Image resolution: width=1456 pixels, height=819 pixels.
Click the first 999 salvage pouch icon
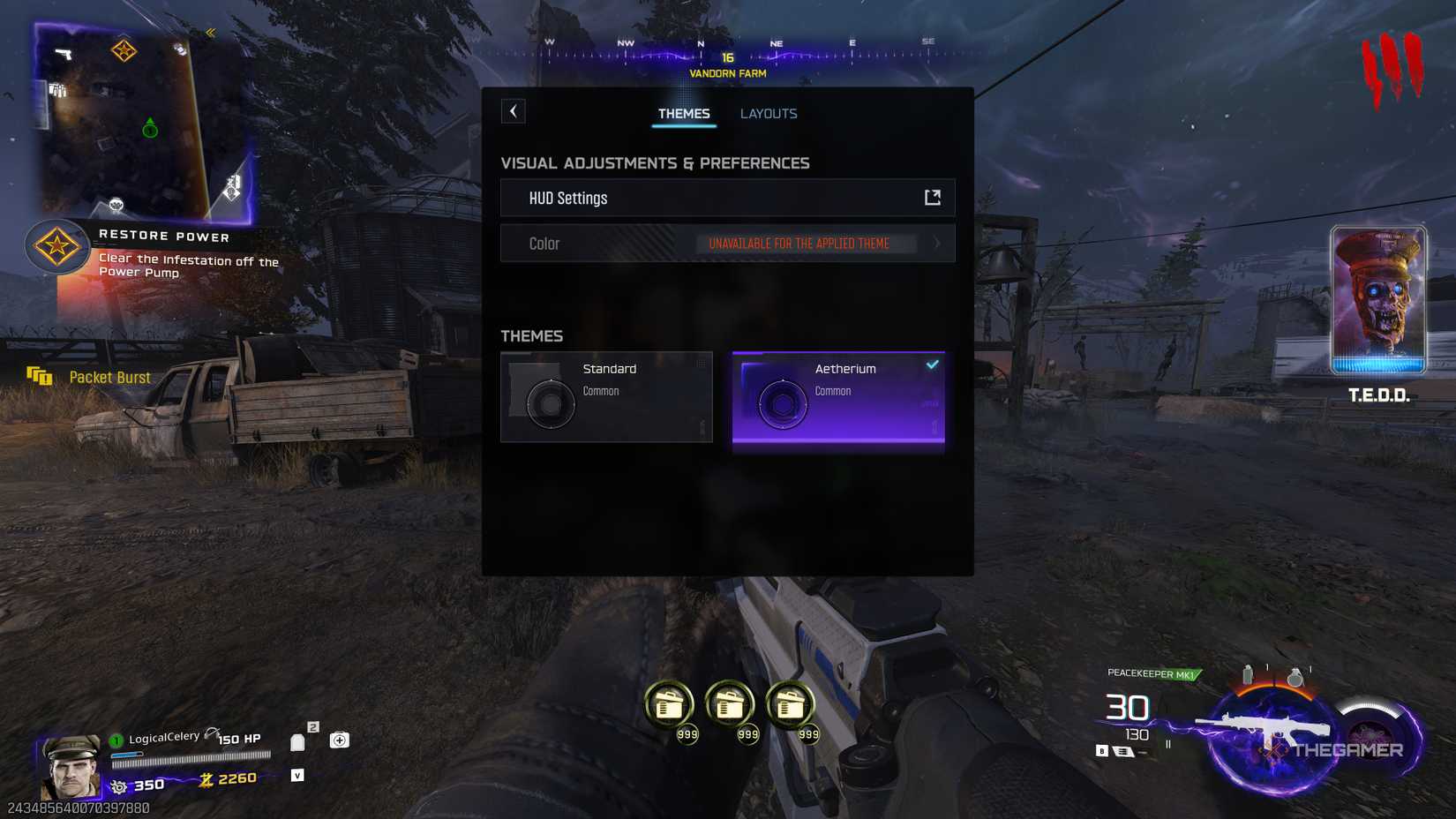click(x=671, y=702)
